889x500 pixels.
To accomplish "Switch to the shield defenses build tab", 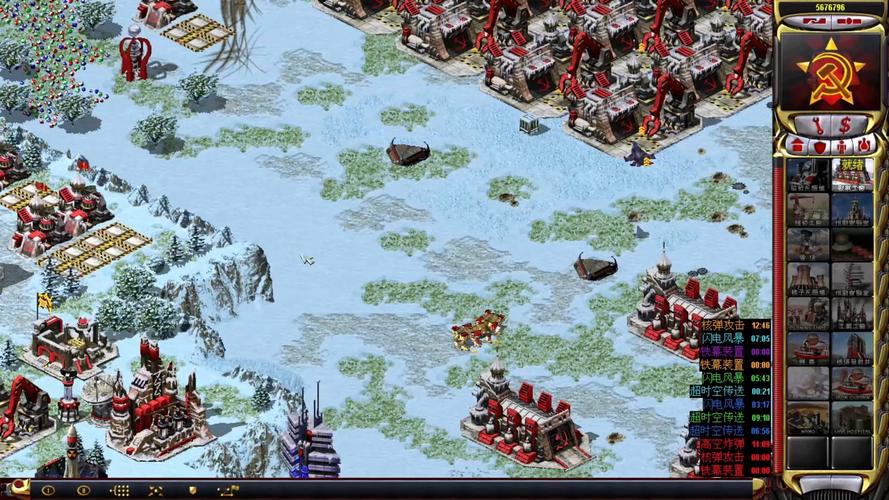I will pyautogui.click(x=820, y=145).
